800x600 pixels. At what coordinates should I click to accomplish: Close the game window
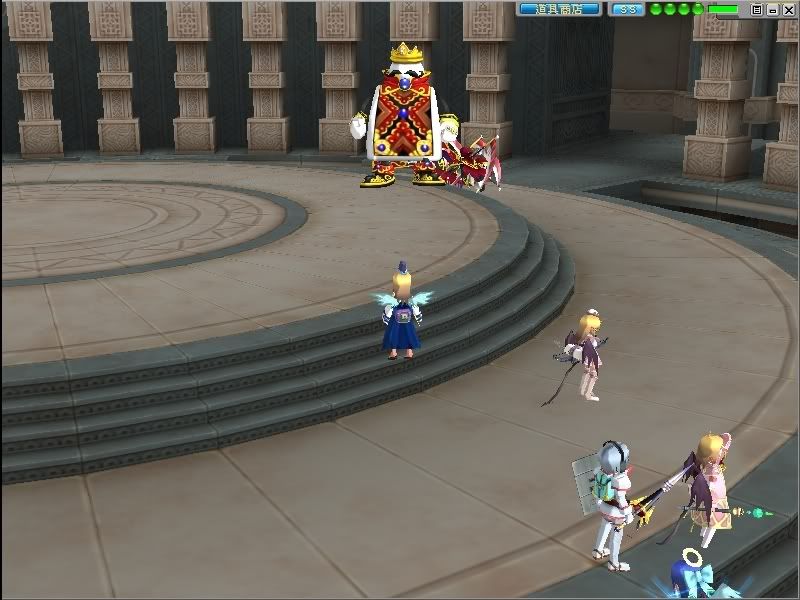(x=787, y=9)
